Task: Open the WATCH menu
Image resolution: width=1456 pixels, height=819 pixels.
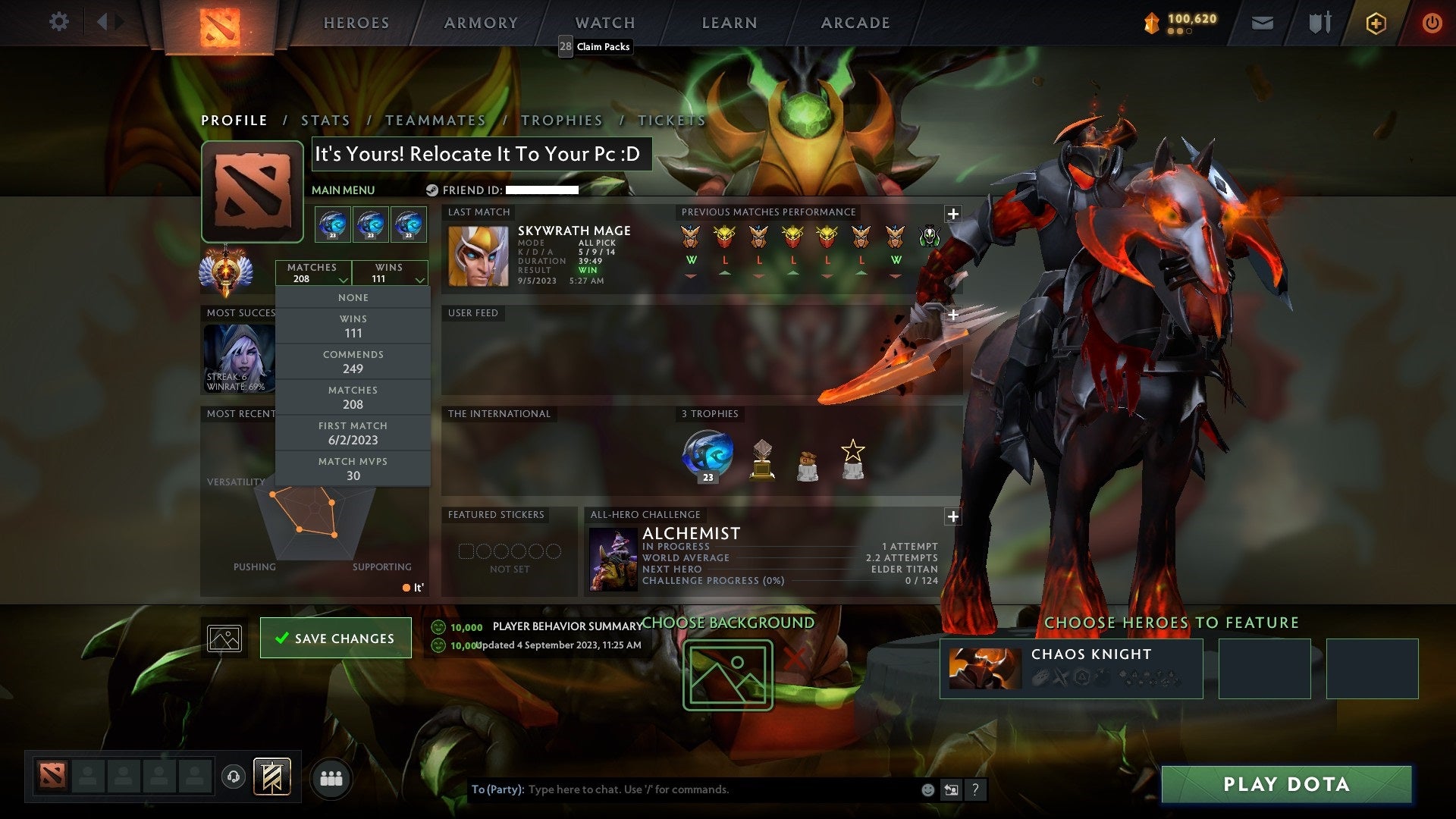Action: [x=604, y=23]
